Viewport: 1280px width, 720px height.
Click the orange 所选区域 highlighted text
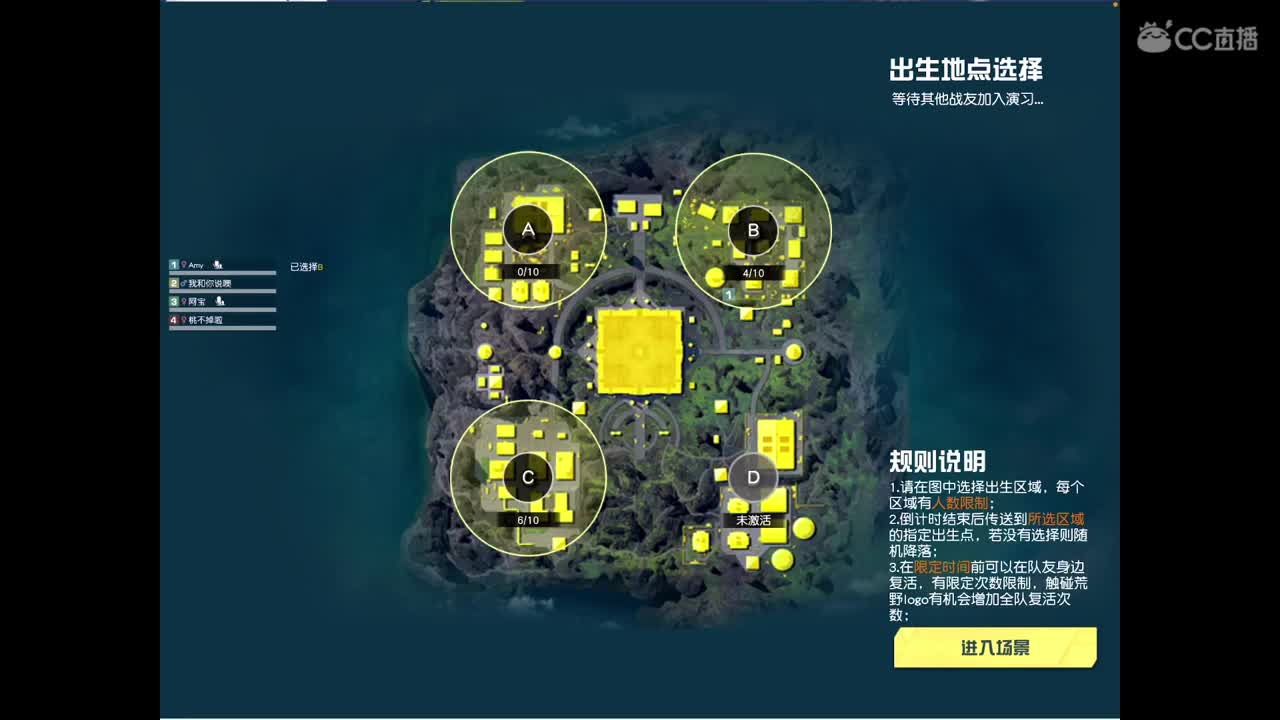click(1057, 520)
